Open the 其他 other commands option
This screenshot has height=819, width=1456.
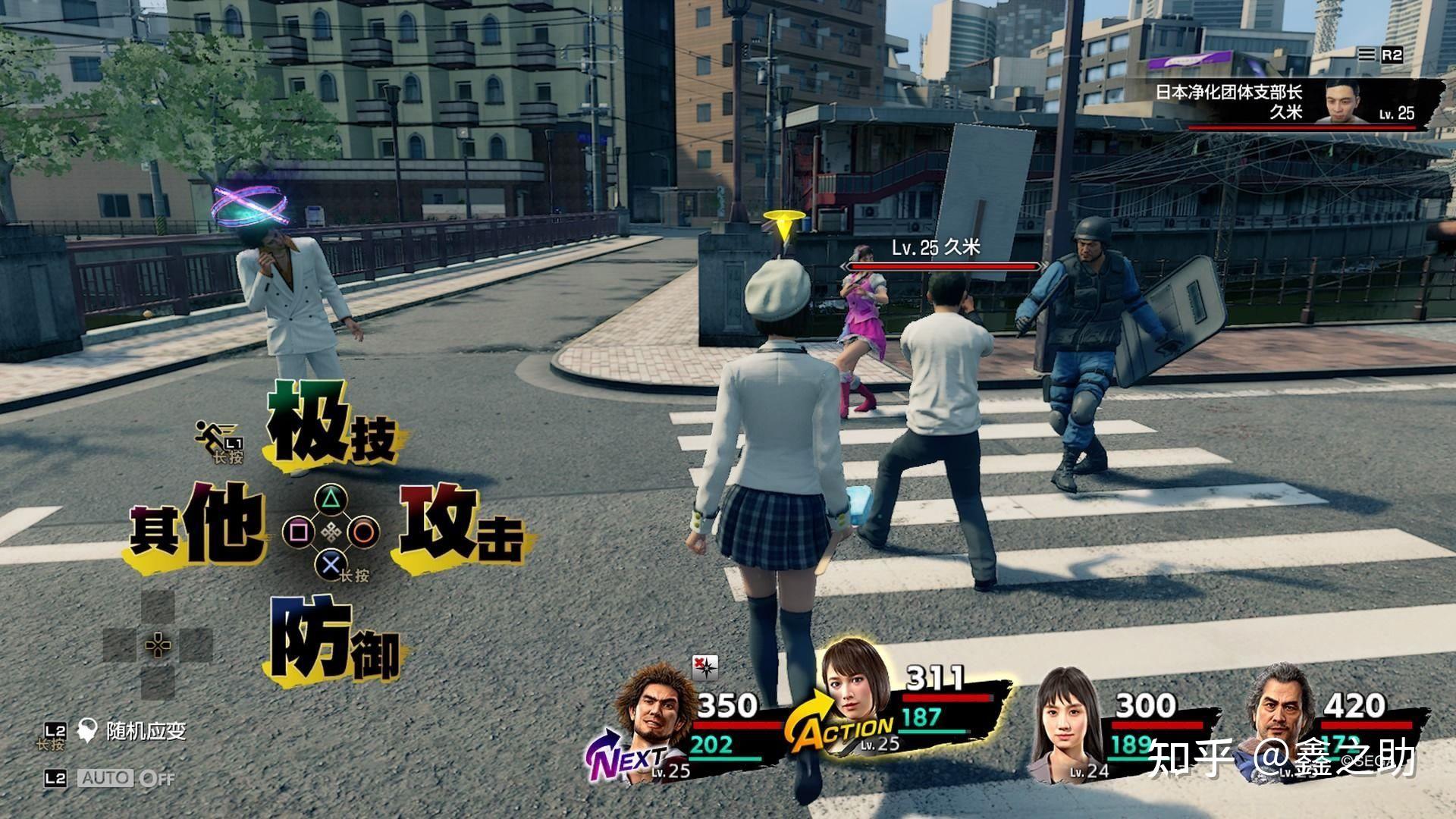tap(199, 525)
